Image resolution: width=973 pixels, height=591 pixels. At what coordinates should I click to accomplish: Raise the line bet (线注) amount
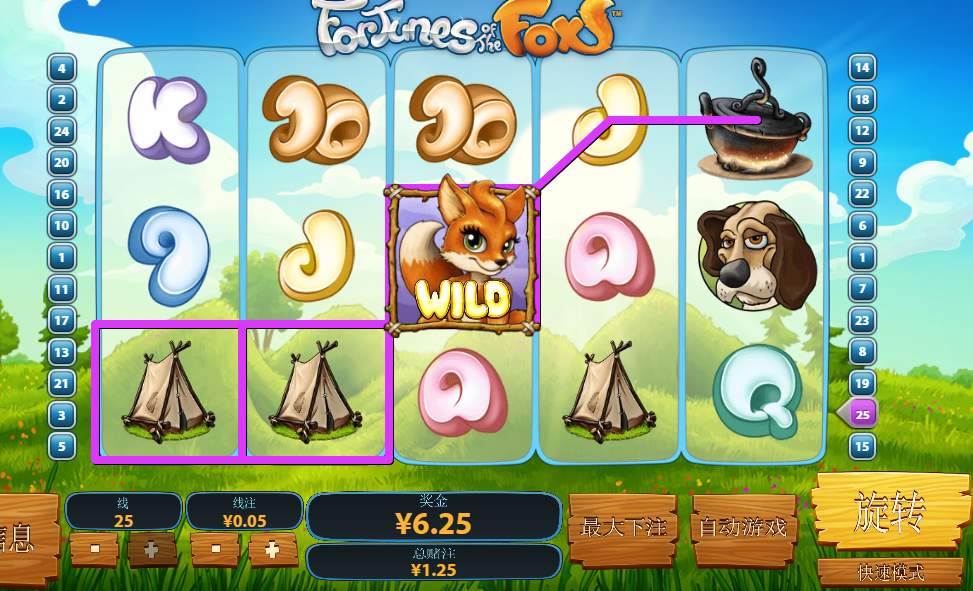(272, 549)
